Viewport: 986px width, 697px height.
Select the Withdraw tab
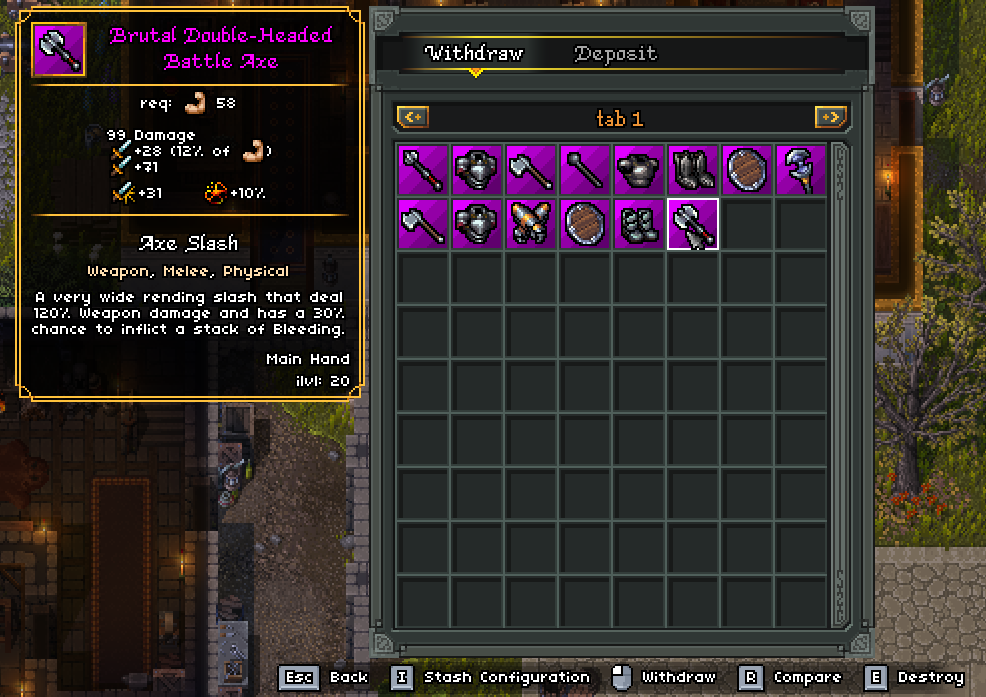pos(474,54)
